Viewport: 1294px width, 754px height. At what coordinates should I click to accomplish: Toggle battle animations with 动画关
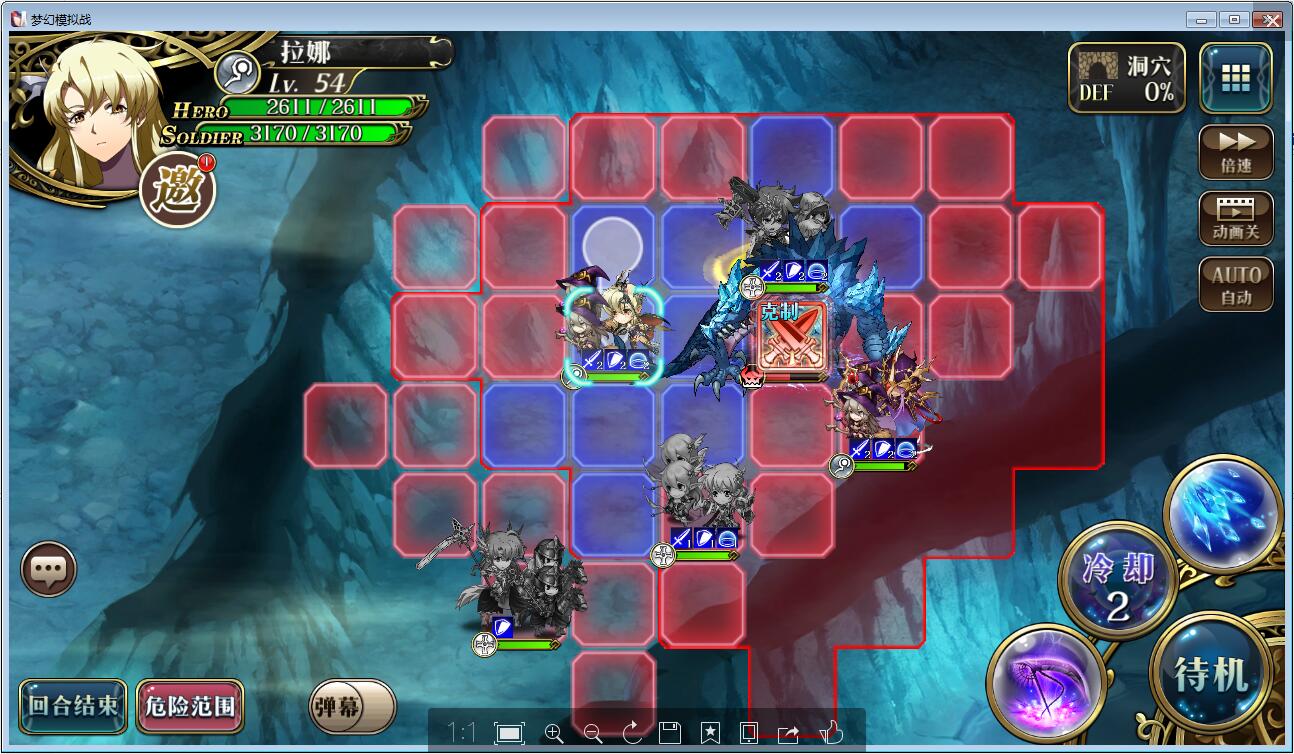(x=1236, y=219)
